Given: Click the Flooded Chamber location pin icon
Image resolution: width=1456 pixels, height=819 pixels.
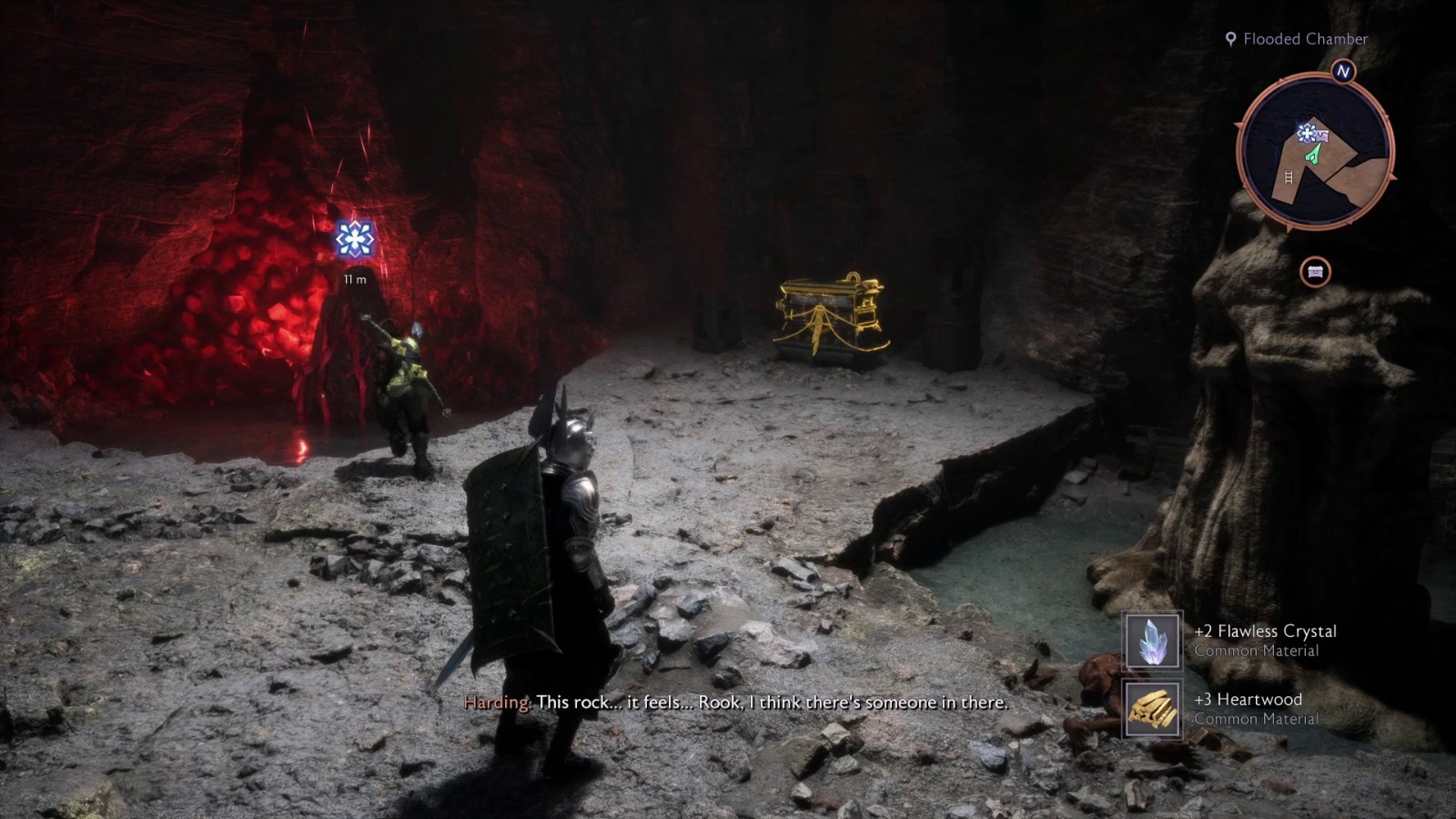Looking at the screenshot, I should click(1231, 39).
